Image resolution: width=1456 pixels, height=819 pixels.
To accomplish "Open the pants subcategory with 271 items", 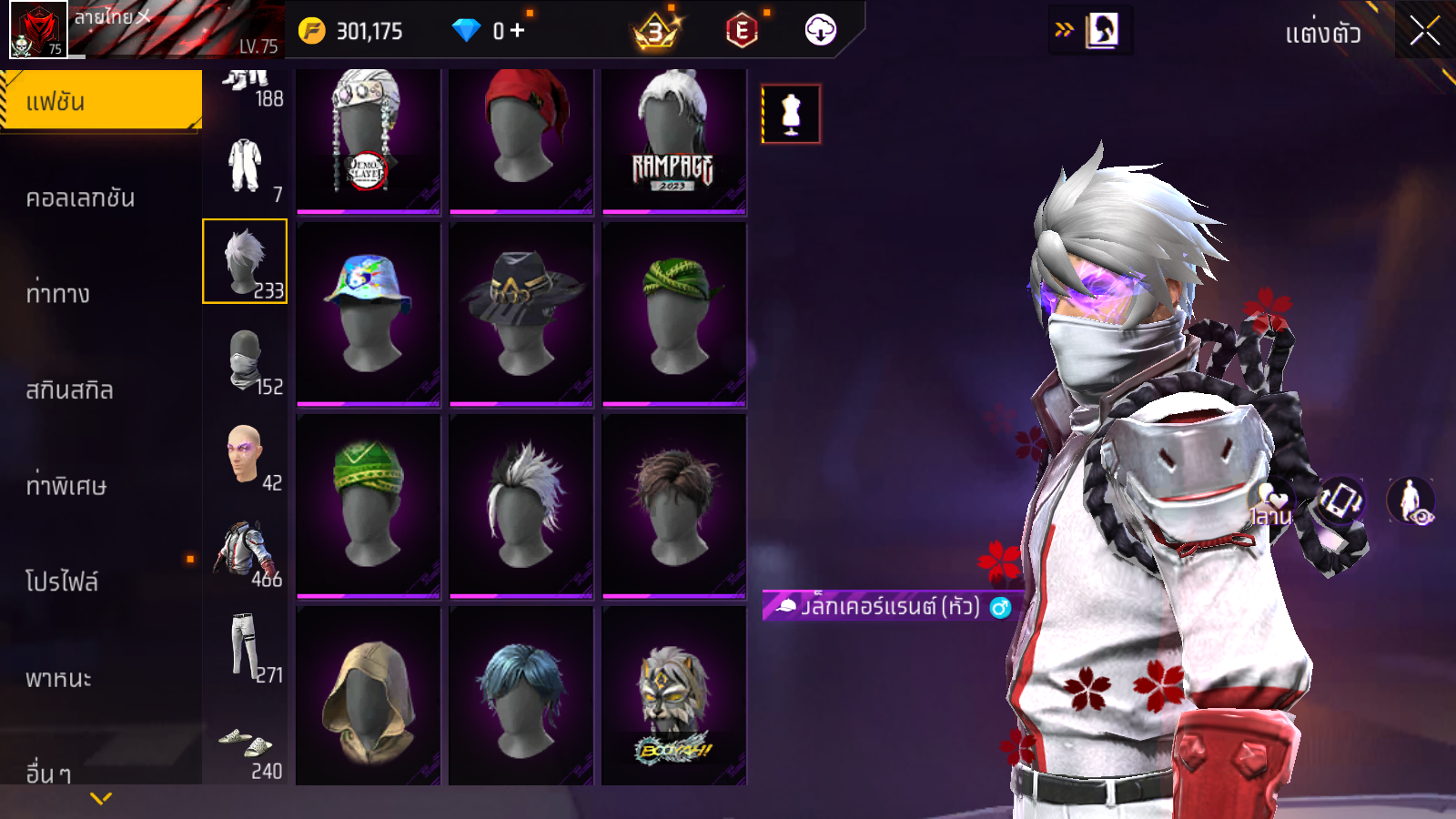I will coord(246,650).
